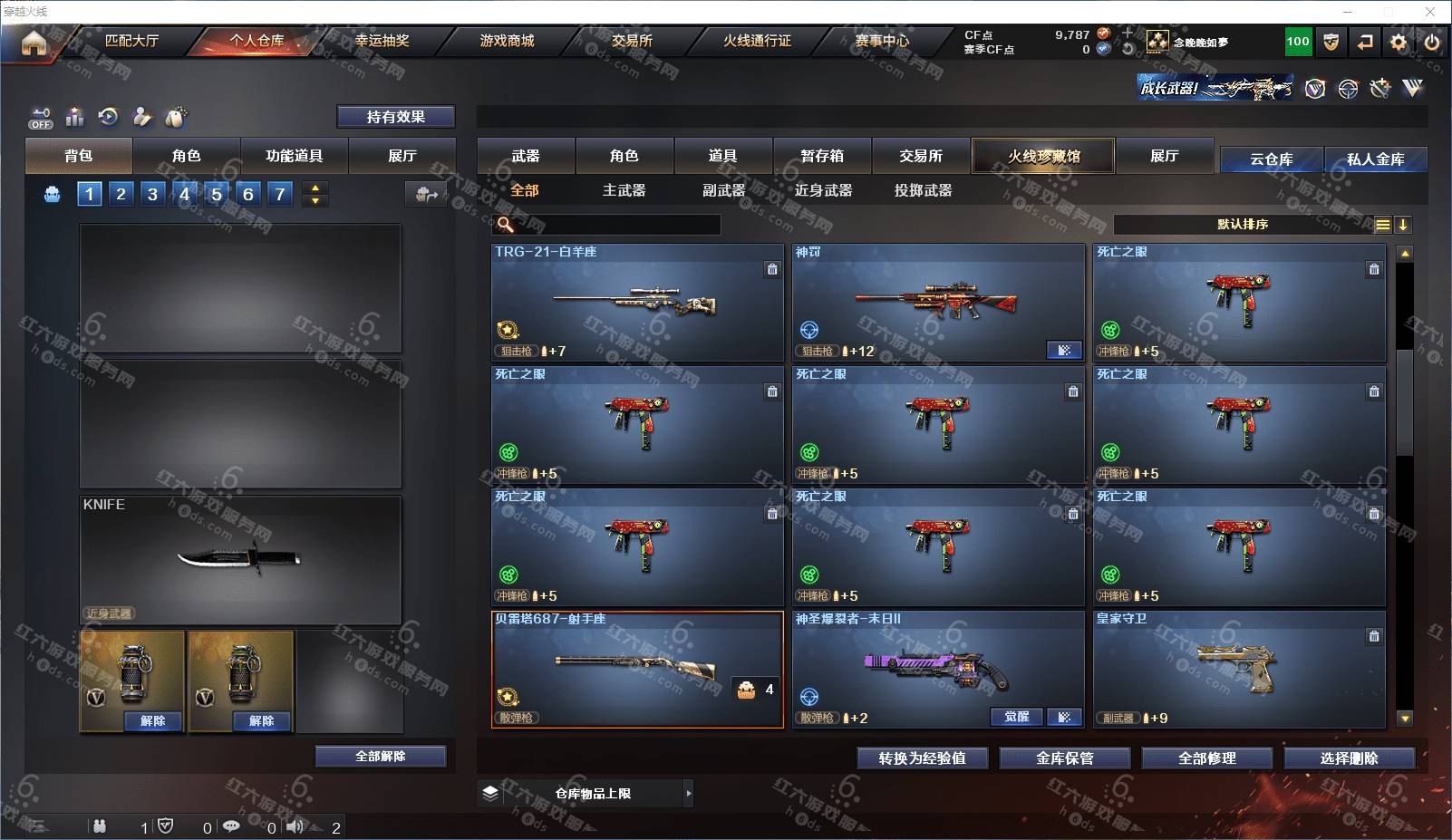Open 幸运抽奖 lucky draw page

coord(382,41)
